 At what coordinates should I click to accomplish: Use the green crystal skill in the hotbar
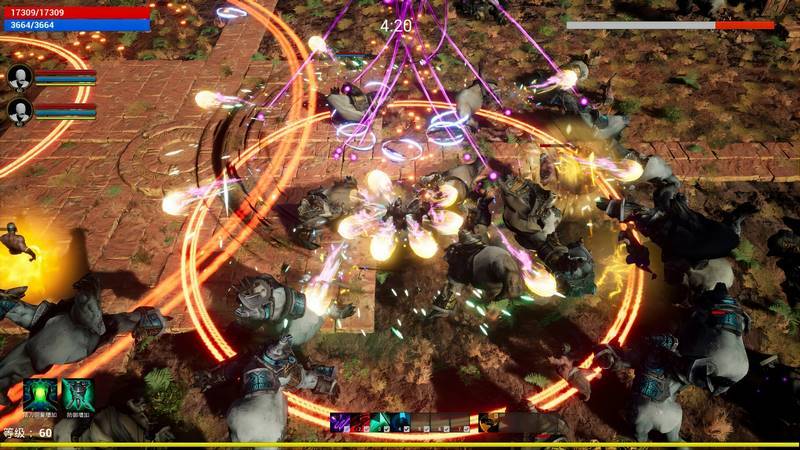[380, 422]
